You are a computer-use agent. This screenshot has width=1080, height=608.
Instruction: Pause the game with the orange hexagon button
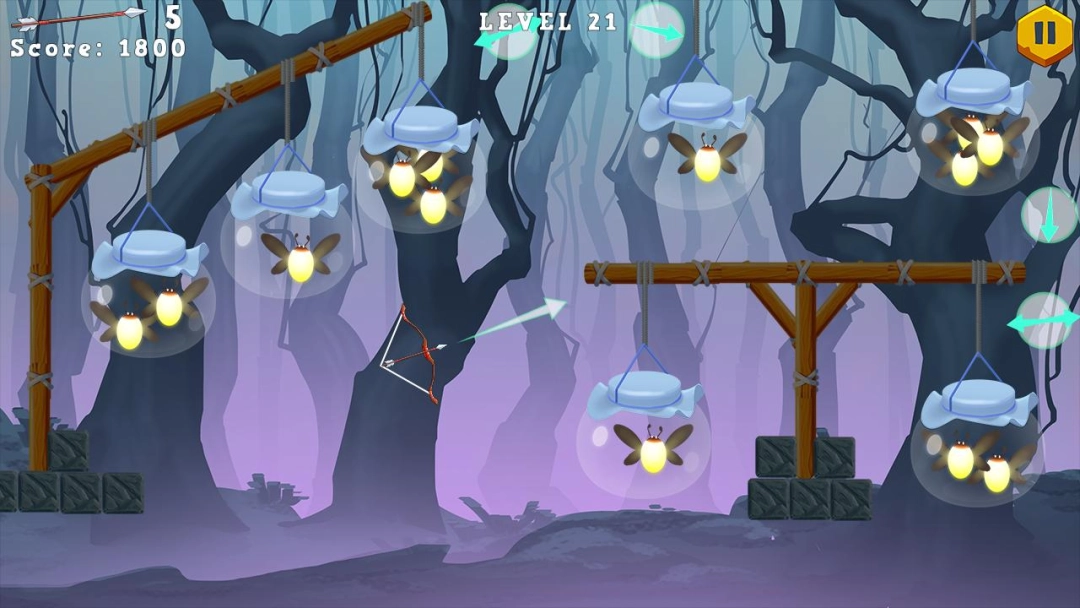coord(1044,35)
